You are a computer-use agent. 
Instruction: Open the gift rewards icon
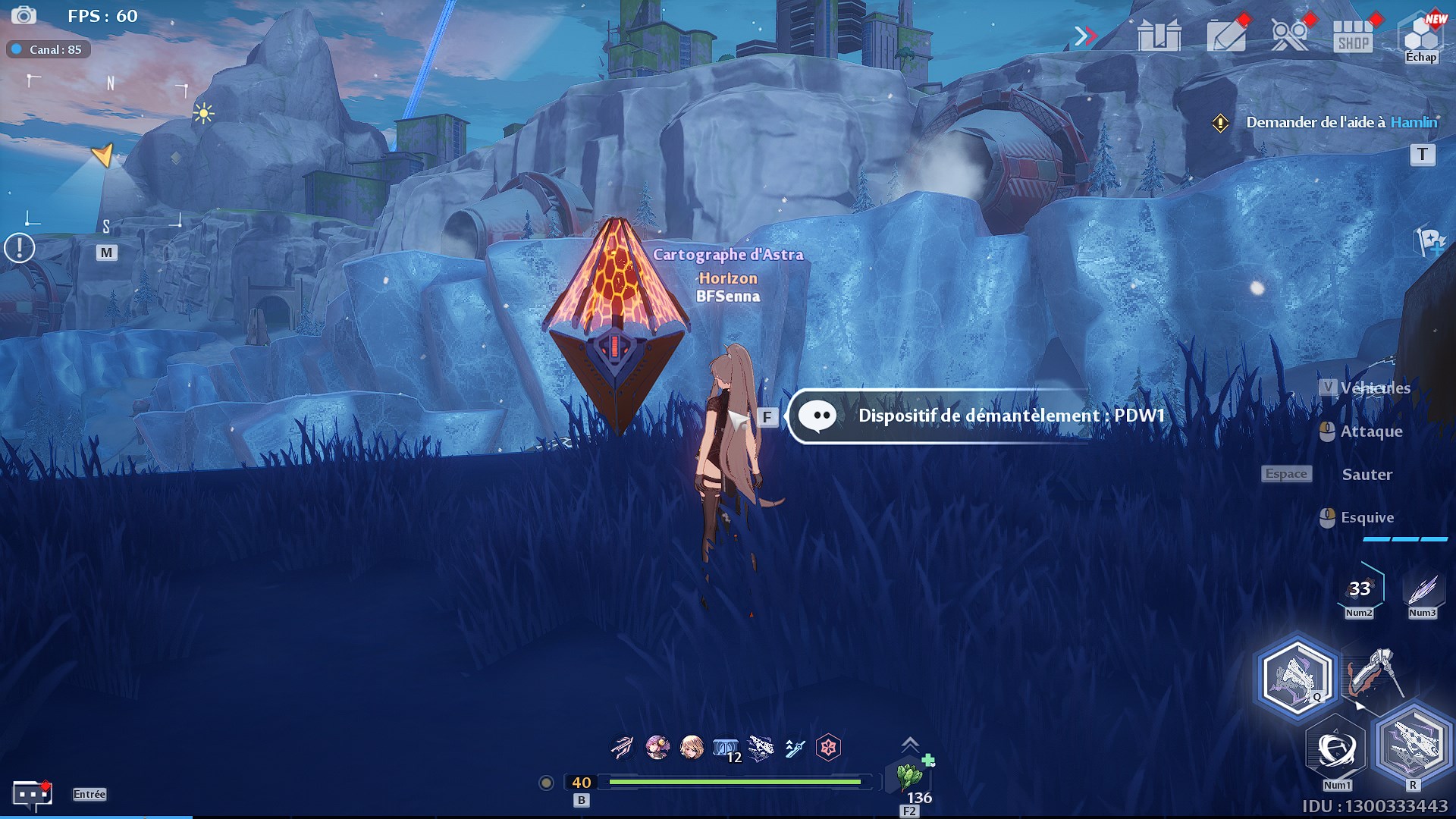(1159, 36)
